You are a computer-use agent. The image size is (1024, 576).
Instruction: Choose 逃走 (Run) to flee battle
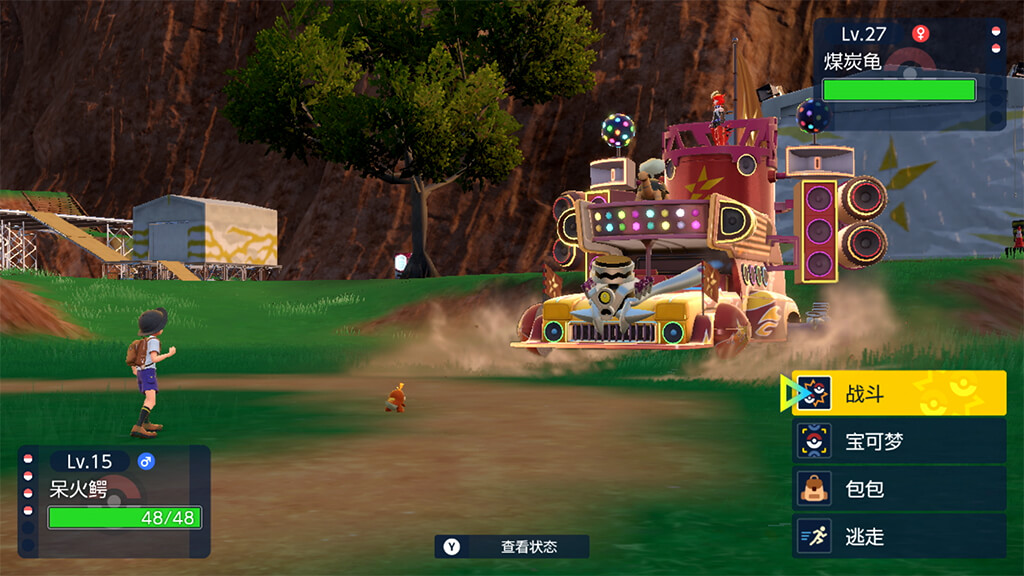click(899, 537)
